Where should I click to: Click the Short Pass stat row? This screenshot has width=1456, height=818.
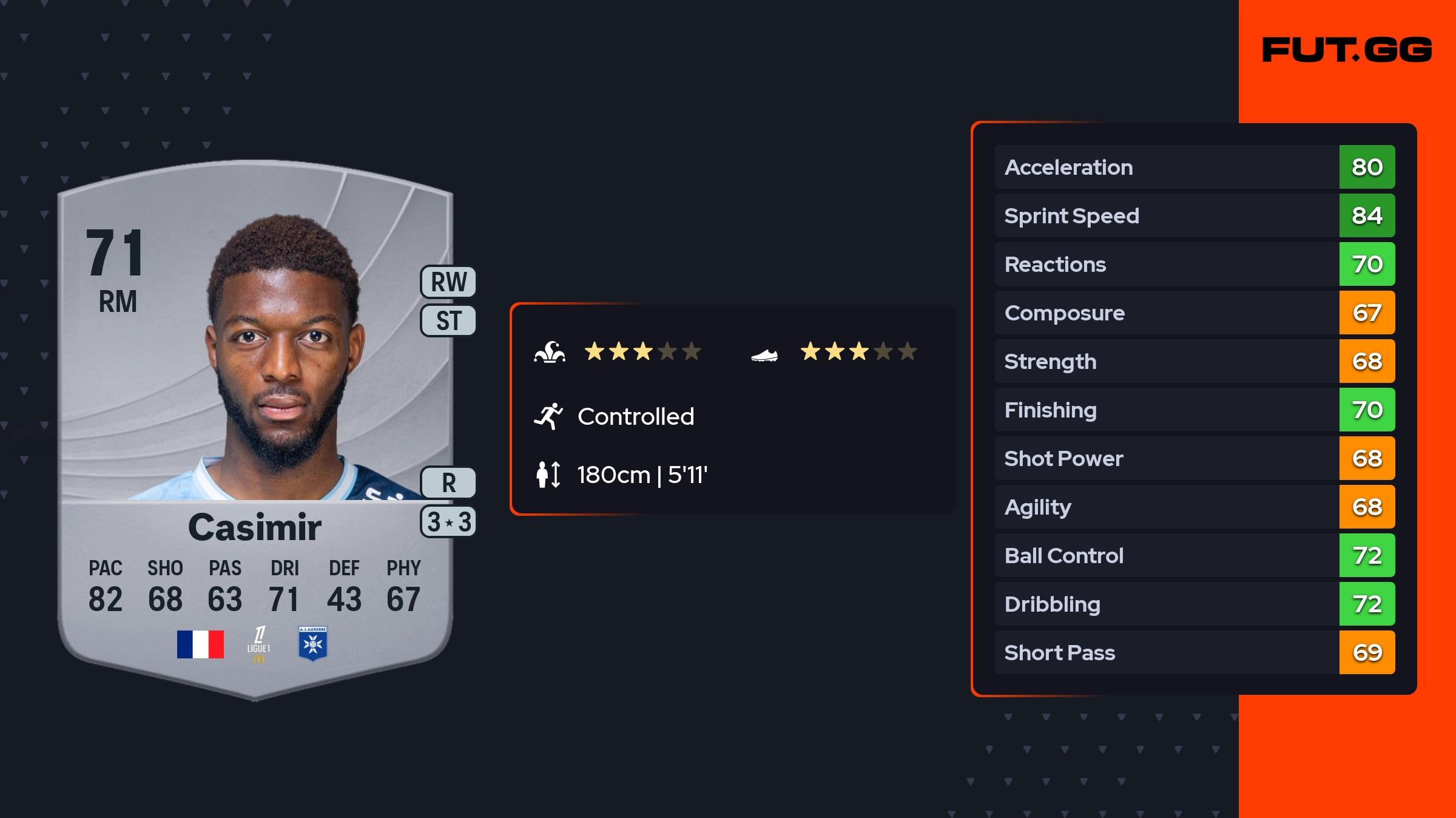point(1195,652)
